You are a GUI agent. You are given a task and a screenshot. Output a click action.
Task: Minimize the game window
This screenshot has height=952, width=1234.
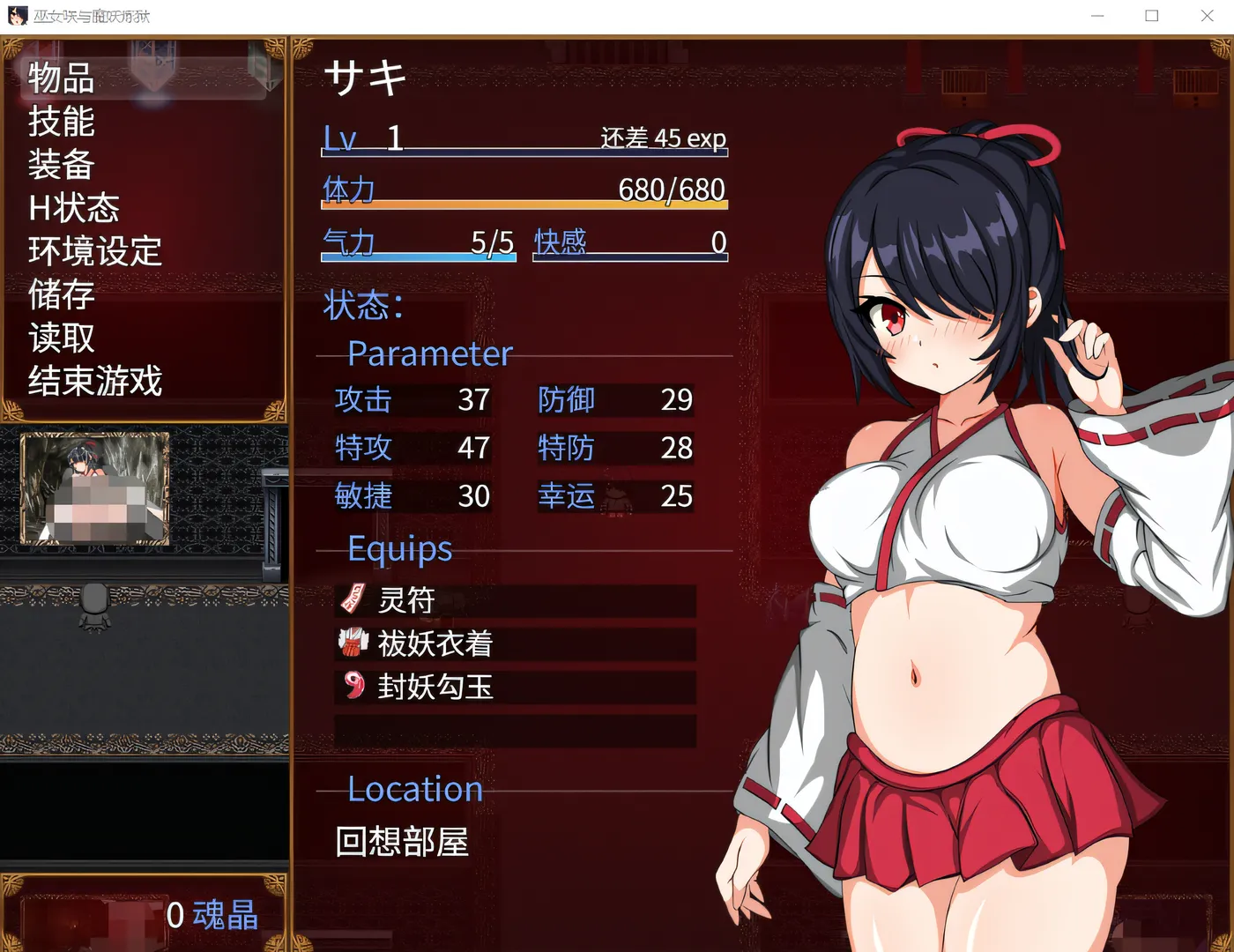coord(1097,16)
